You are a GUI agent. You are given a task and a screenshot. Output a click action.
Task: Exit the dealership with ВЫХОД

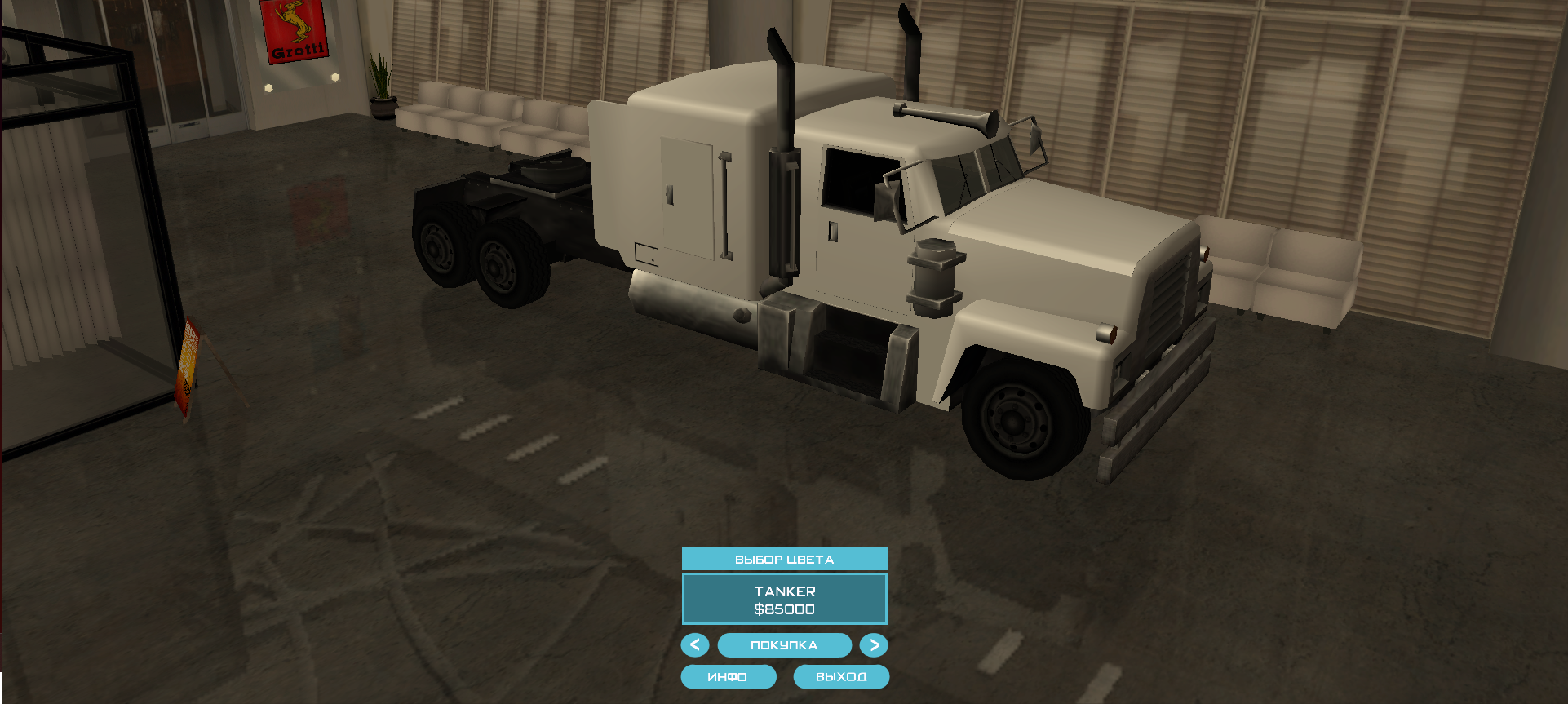841,677
